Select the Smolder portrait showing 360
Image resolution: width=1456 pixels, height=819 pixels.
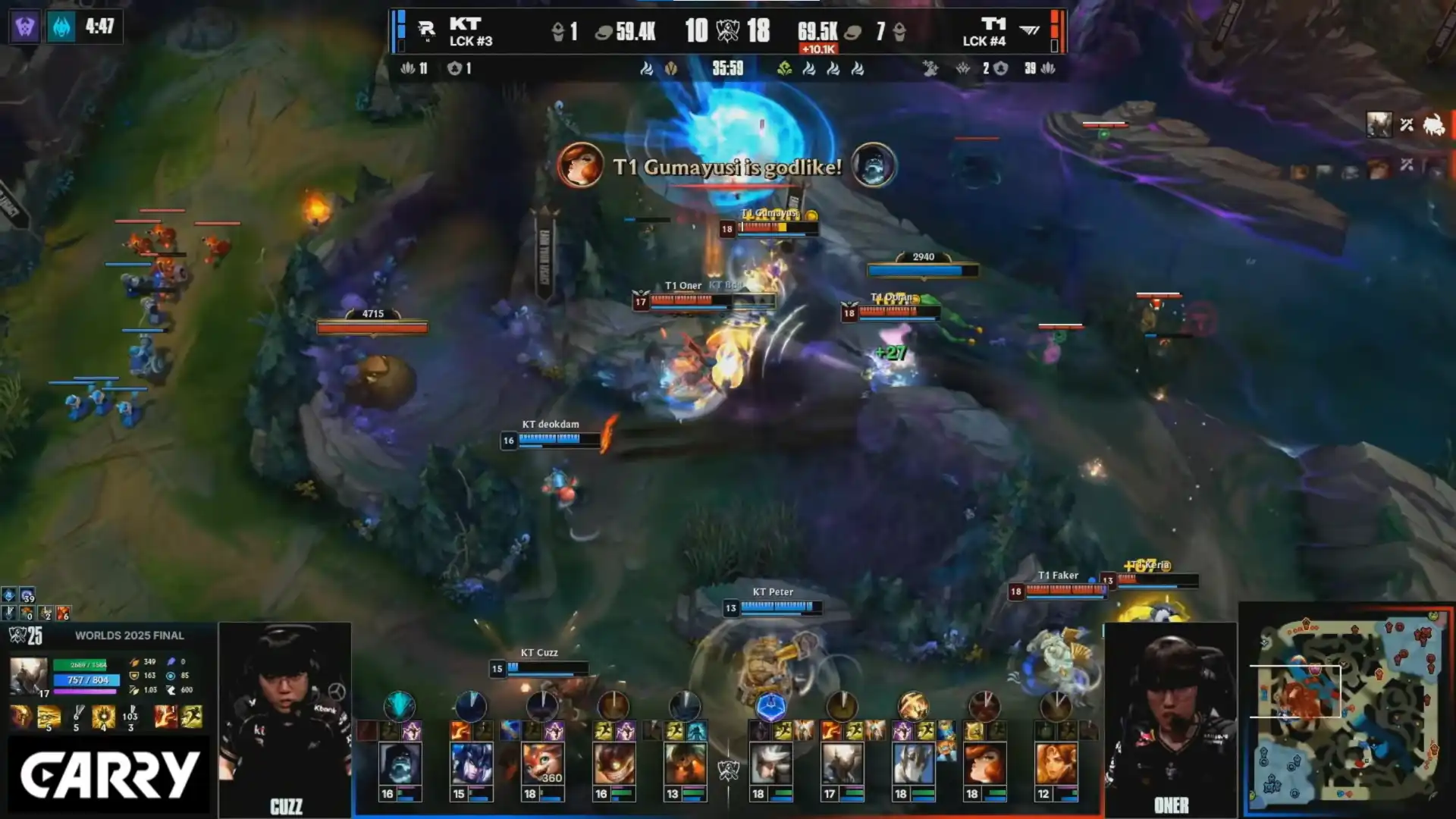click(541, 764)
